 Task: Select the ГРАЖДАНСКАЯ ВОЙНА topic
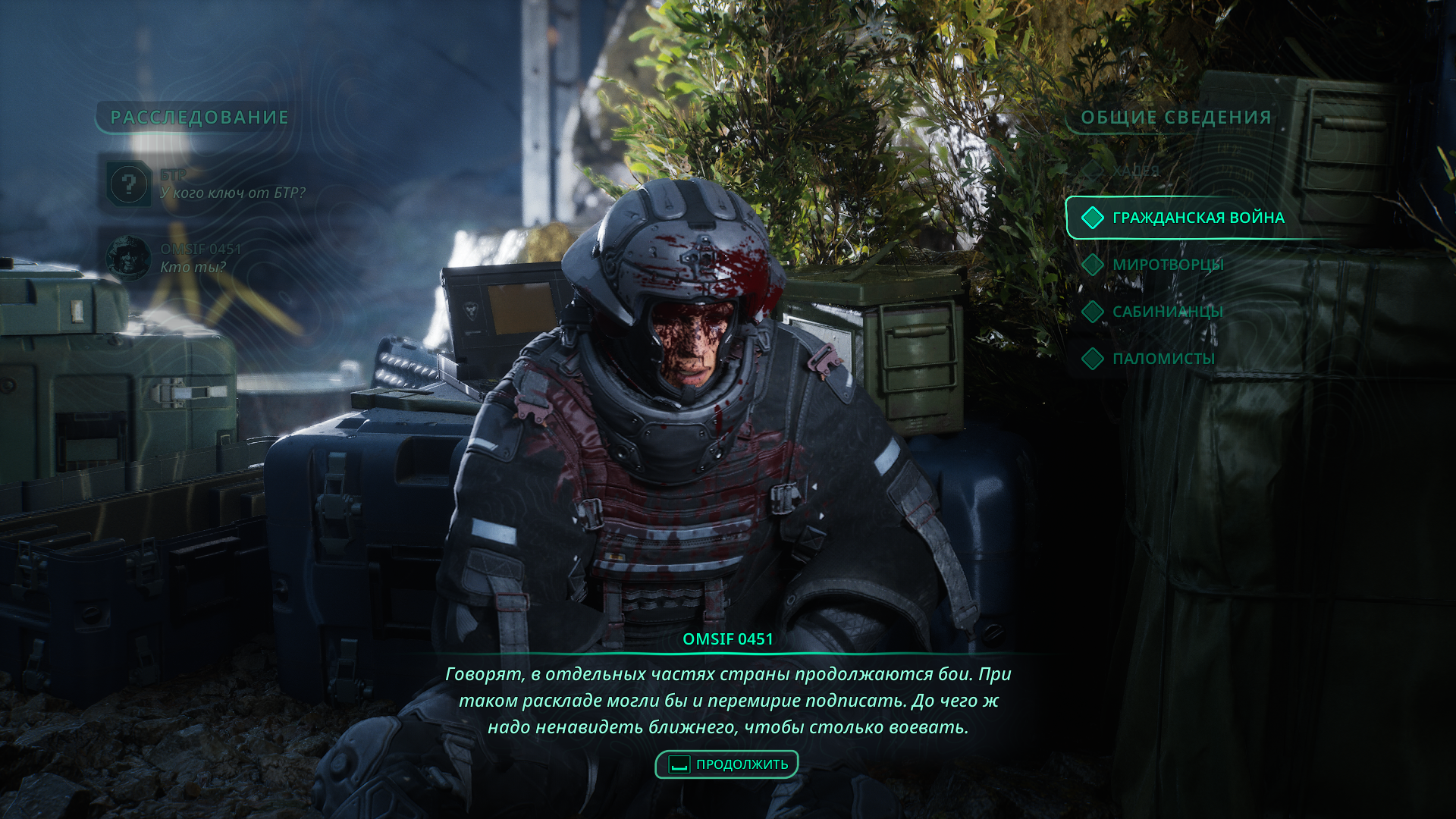(x=1197, y=218)
